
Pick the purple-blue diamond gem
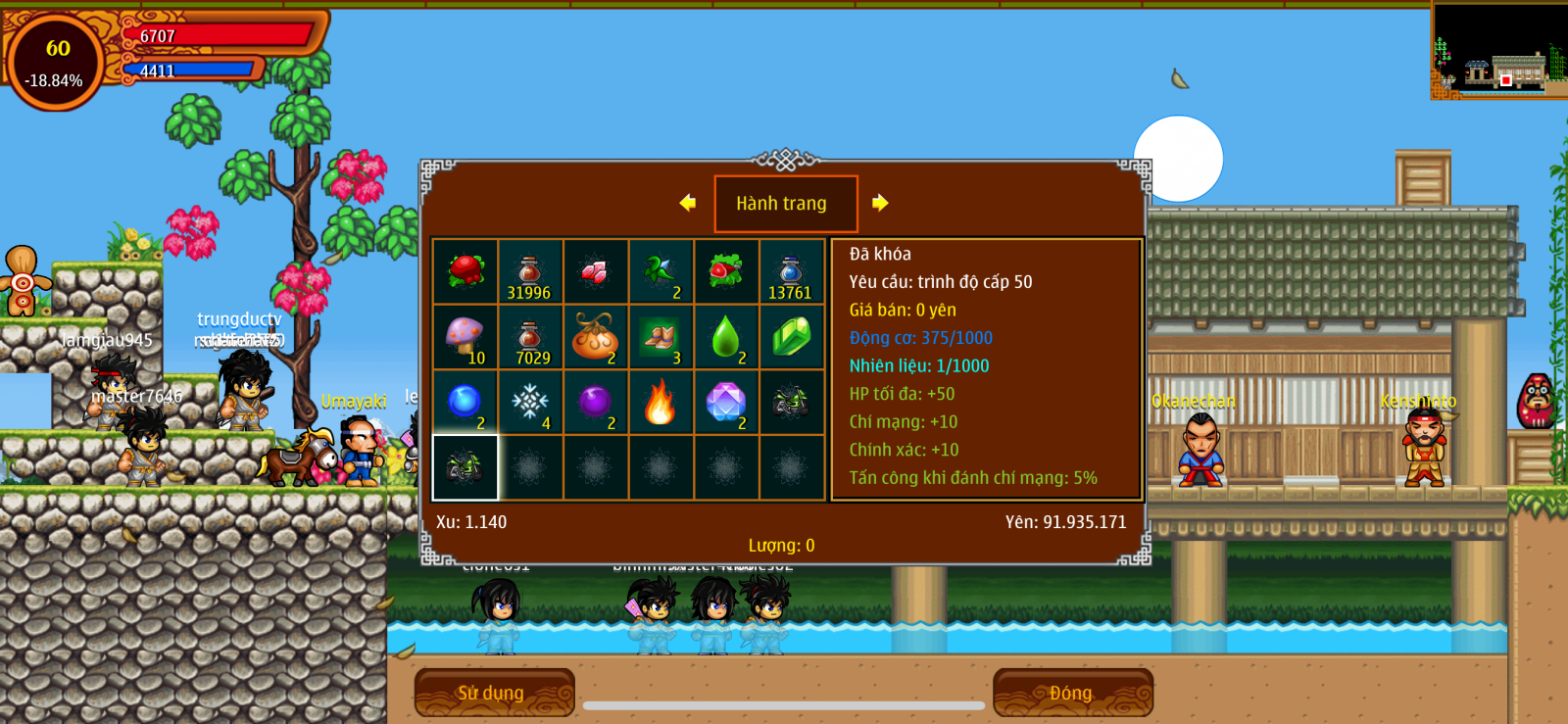(726, 402)
